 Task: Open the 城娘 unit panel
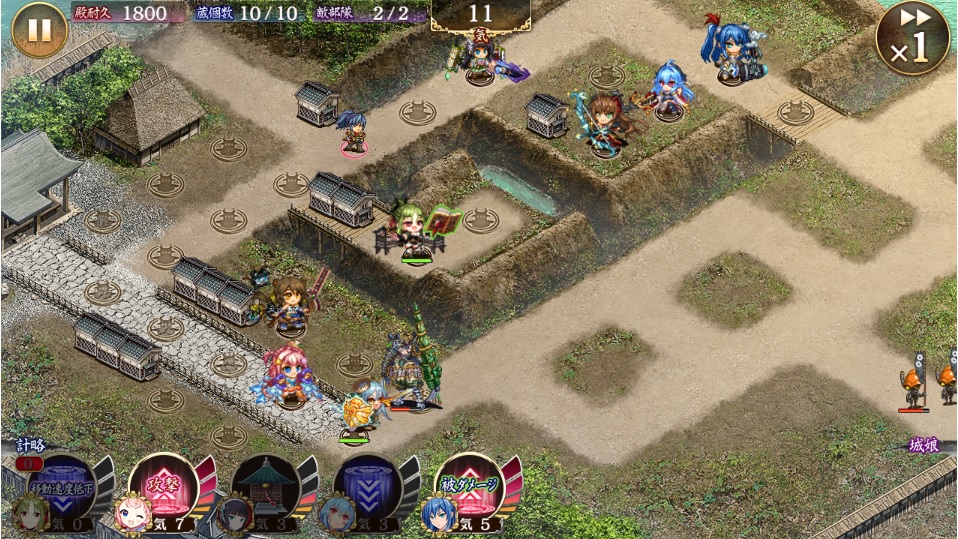pyautogui.click(x=924, y=446)
